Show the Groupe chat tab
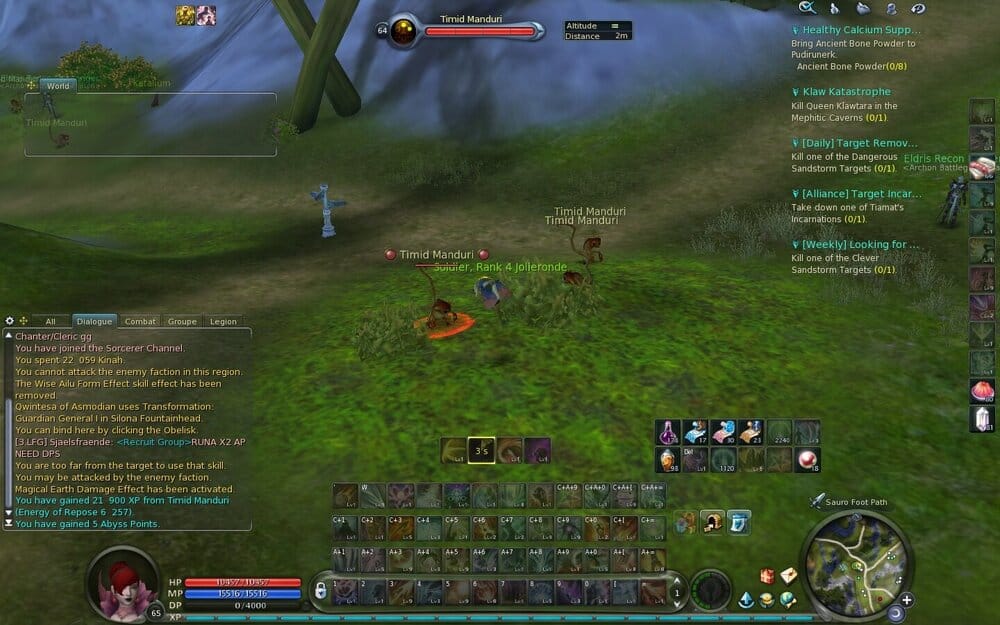 tap(182, 321)
